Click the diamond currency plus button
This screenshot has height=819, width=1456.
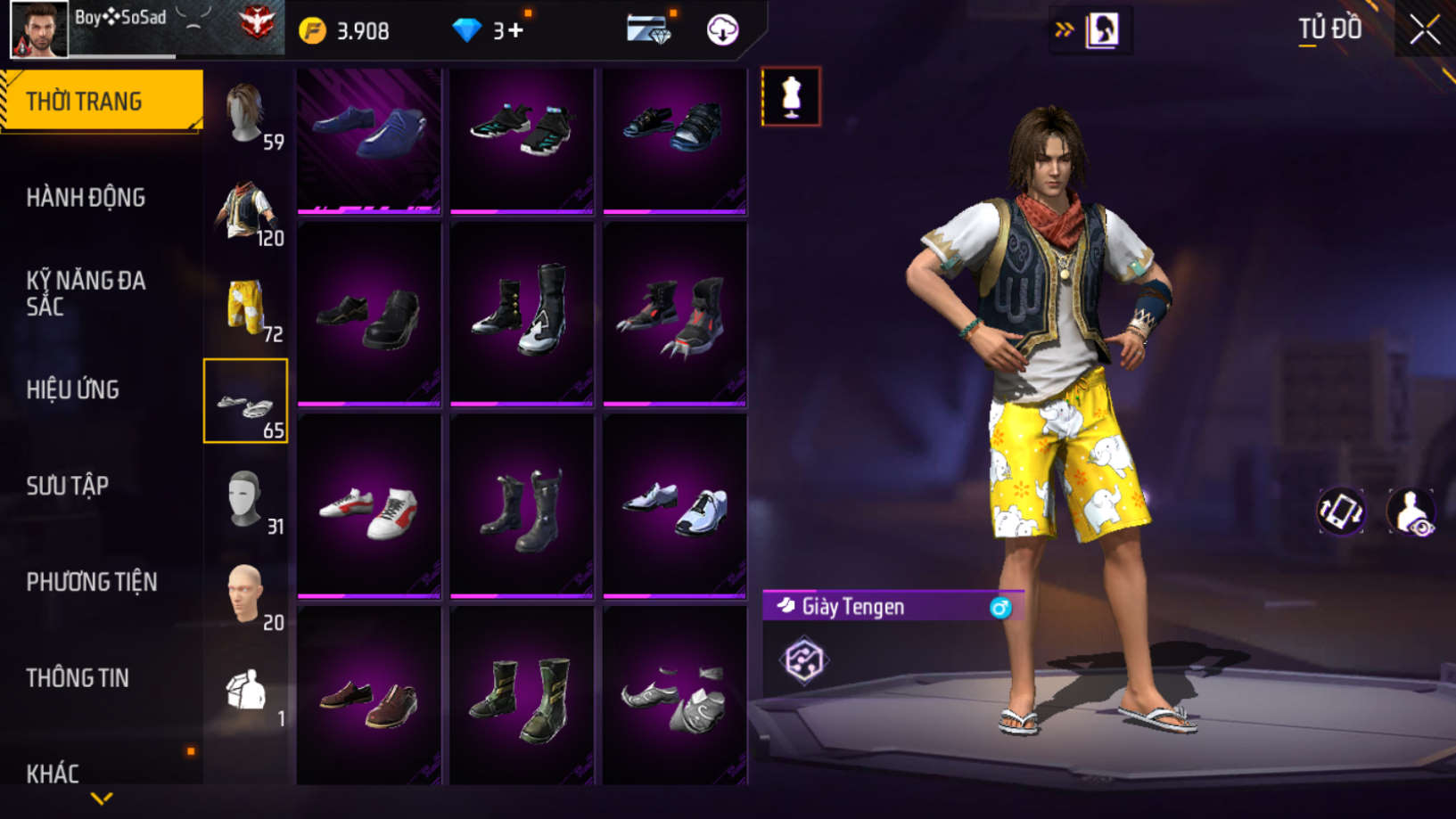tap(515, 31)
